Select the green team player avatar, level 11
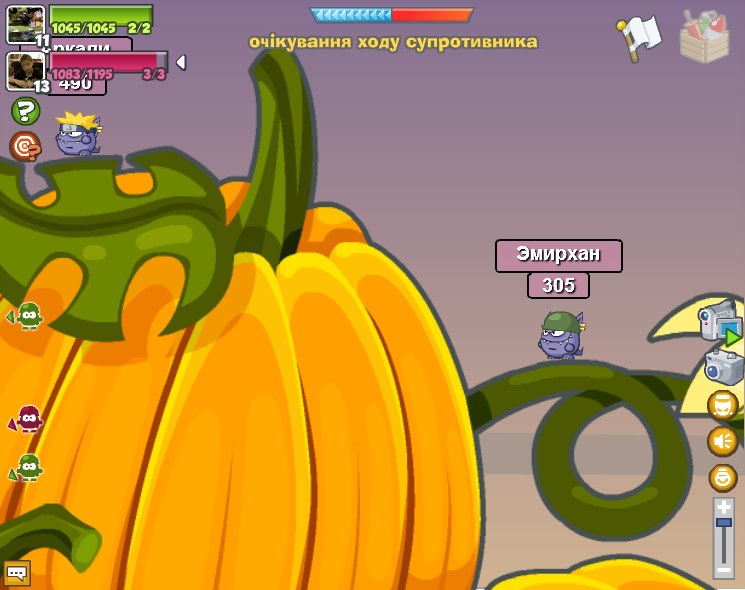745x590 pixels. (x=24, y=24)
